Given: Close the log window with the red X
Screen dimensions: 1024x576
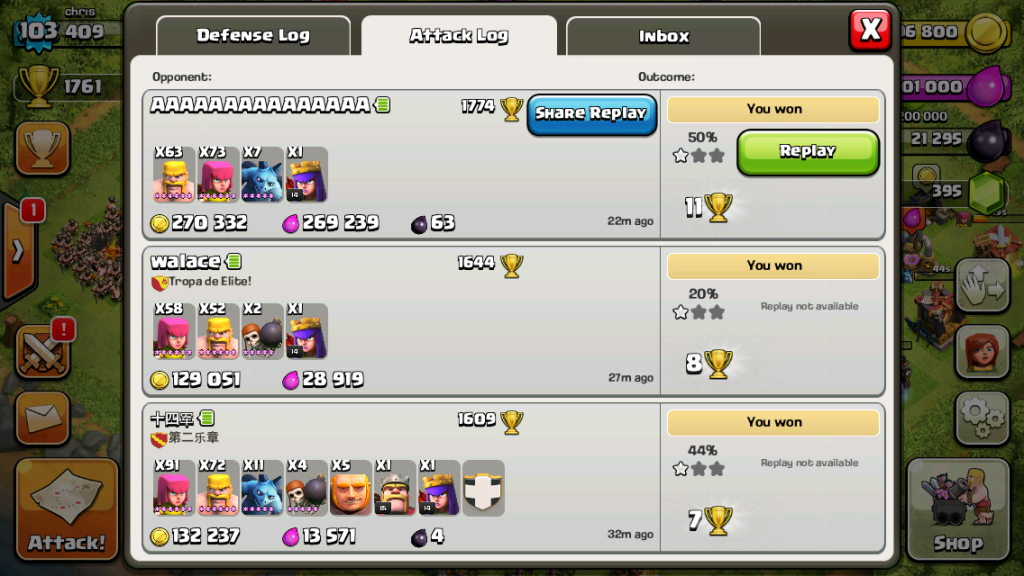Looking at the screenshot, I should click(870, 30).
